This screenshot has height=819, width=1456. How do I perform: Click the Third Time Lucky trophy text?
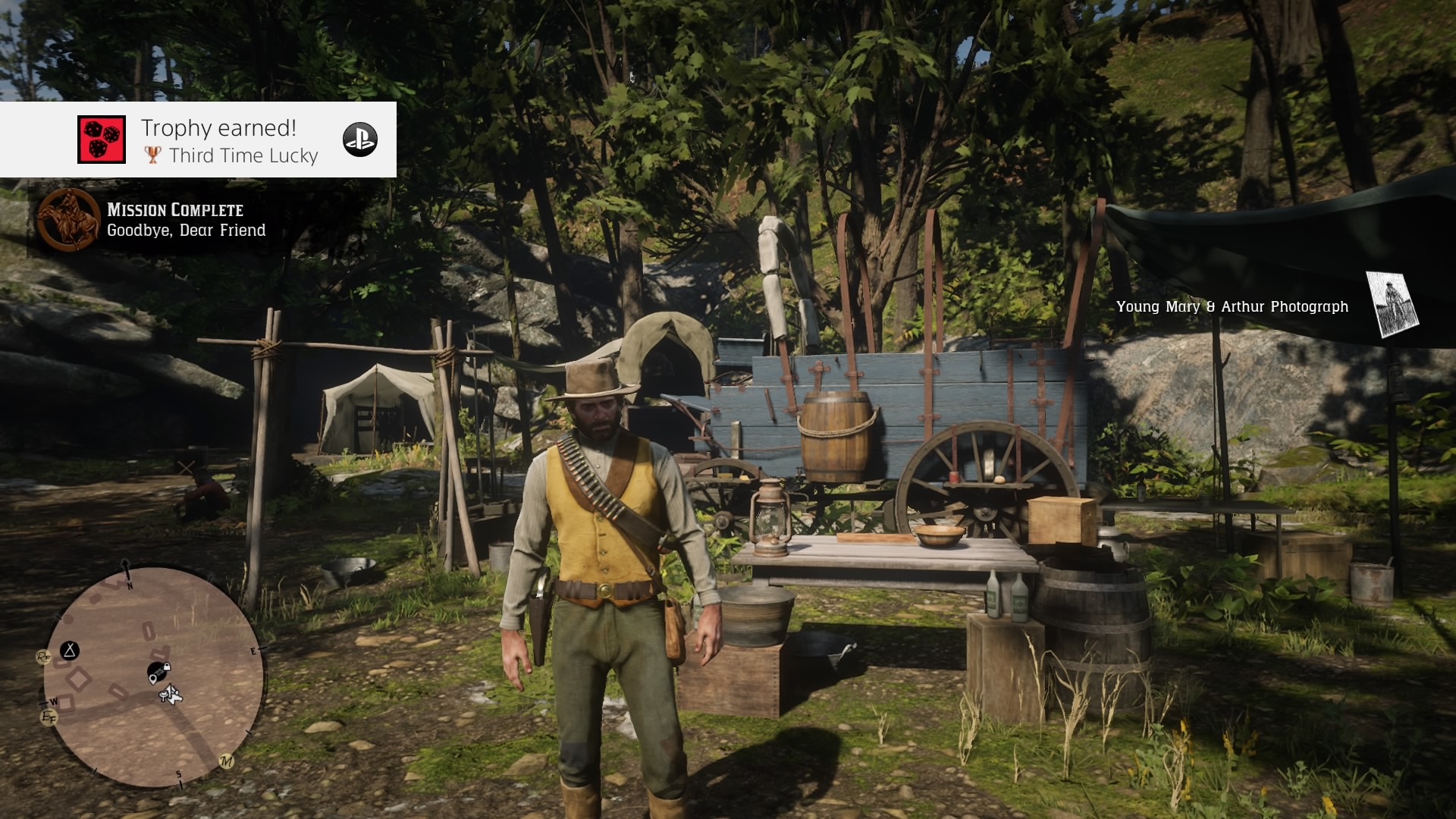point(244,156)
